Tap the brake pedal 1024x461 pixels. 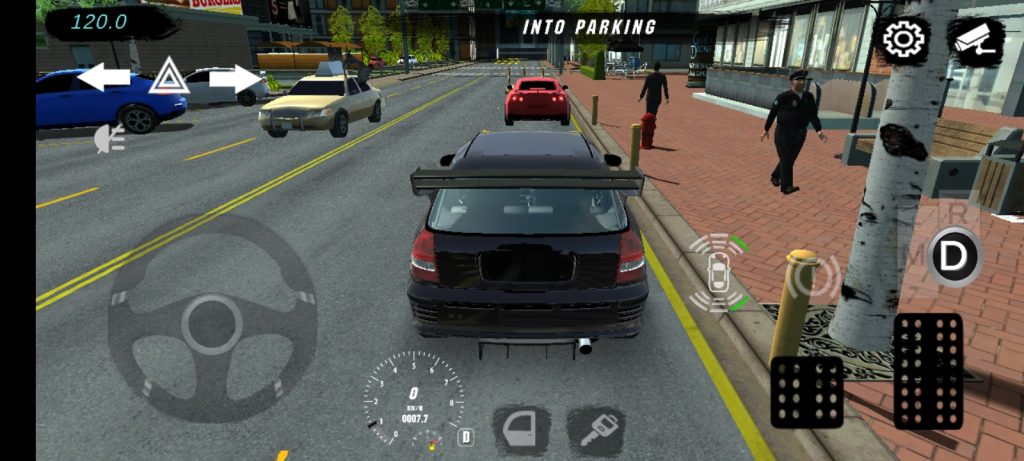click(x=806, y=391)
